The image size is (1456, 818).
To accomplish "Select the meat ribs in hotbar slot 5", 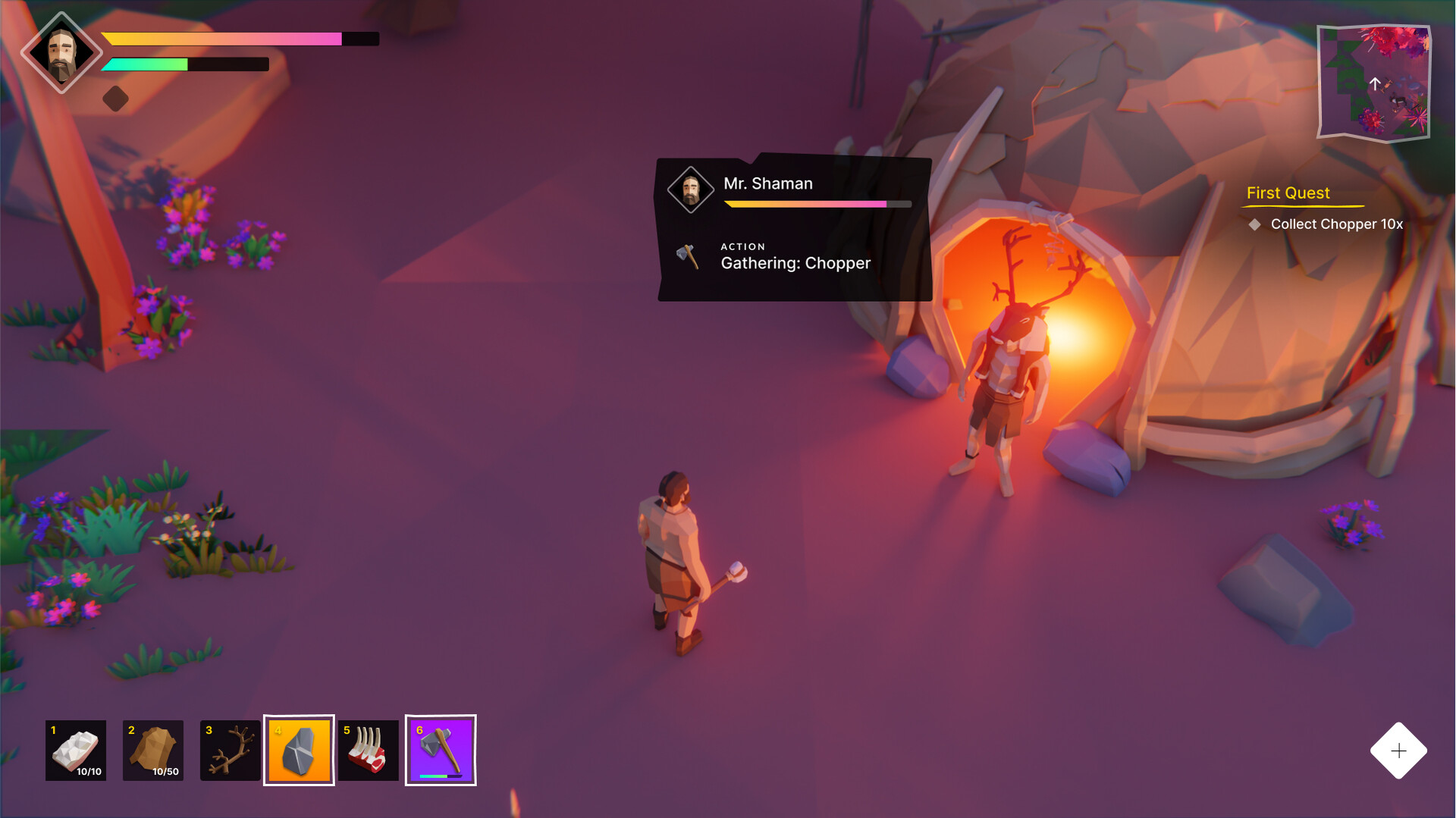I will coord(369,751).
